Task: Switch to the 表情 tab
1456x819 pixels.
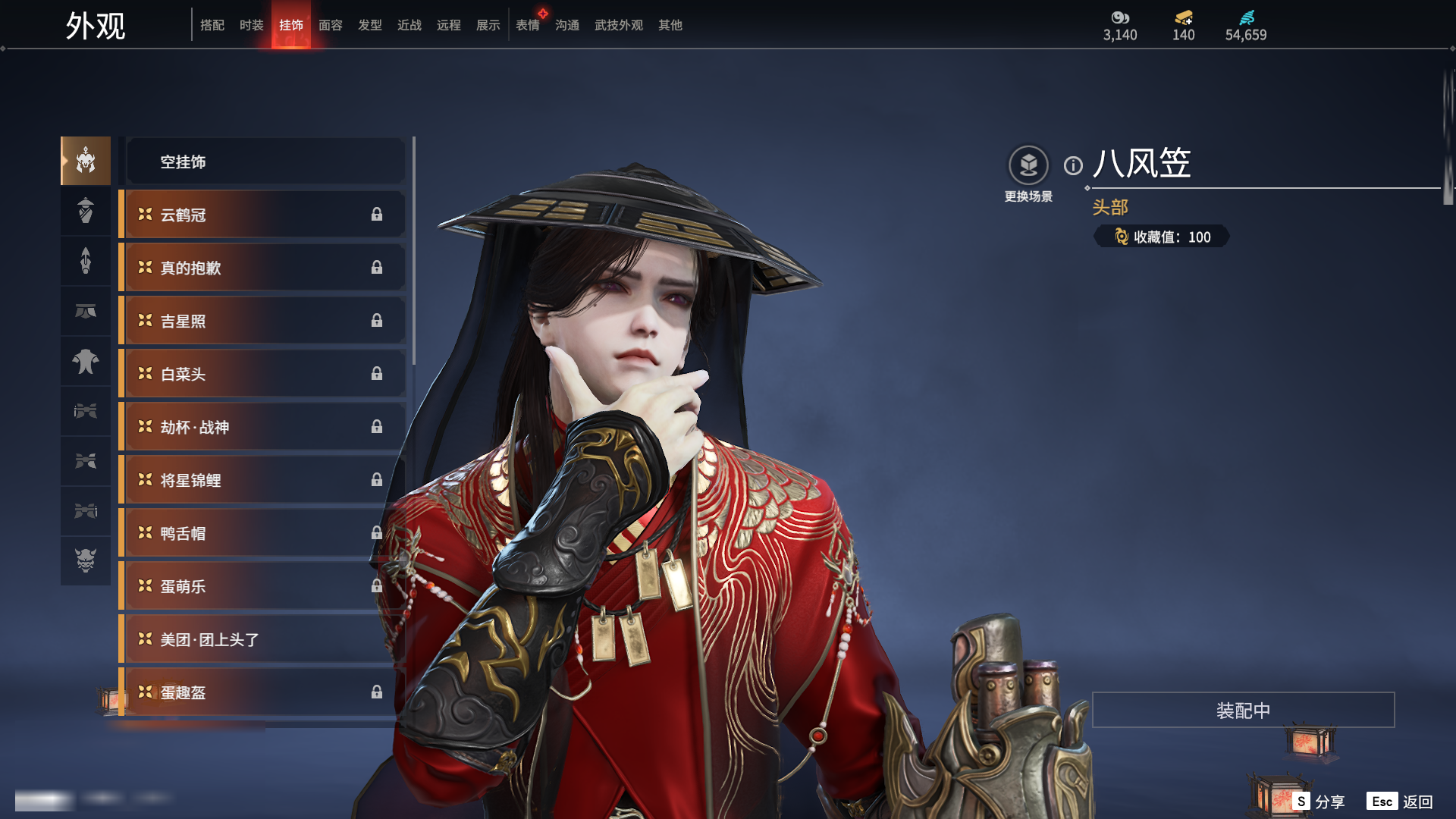Action: pyautogui.click(x=527, y=25)
